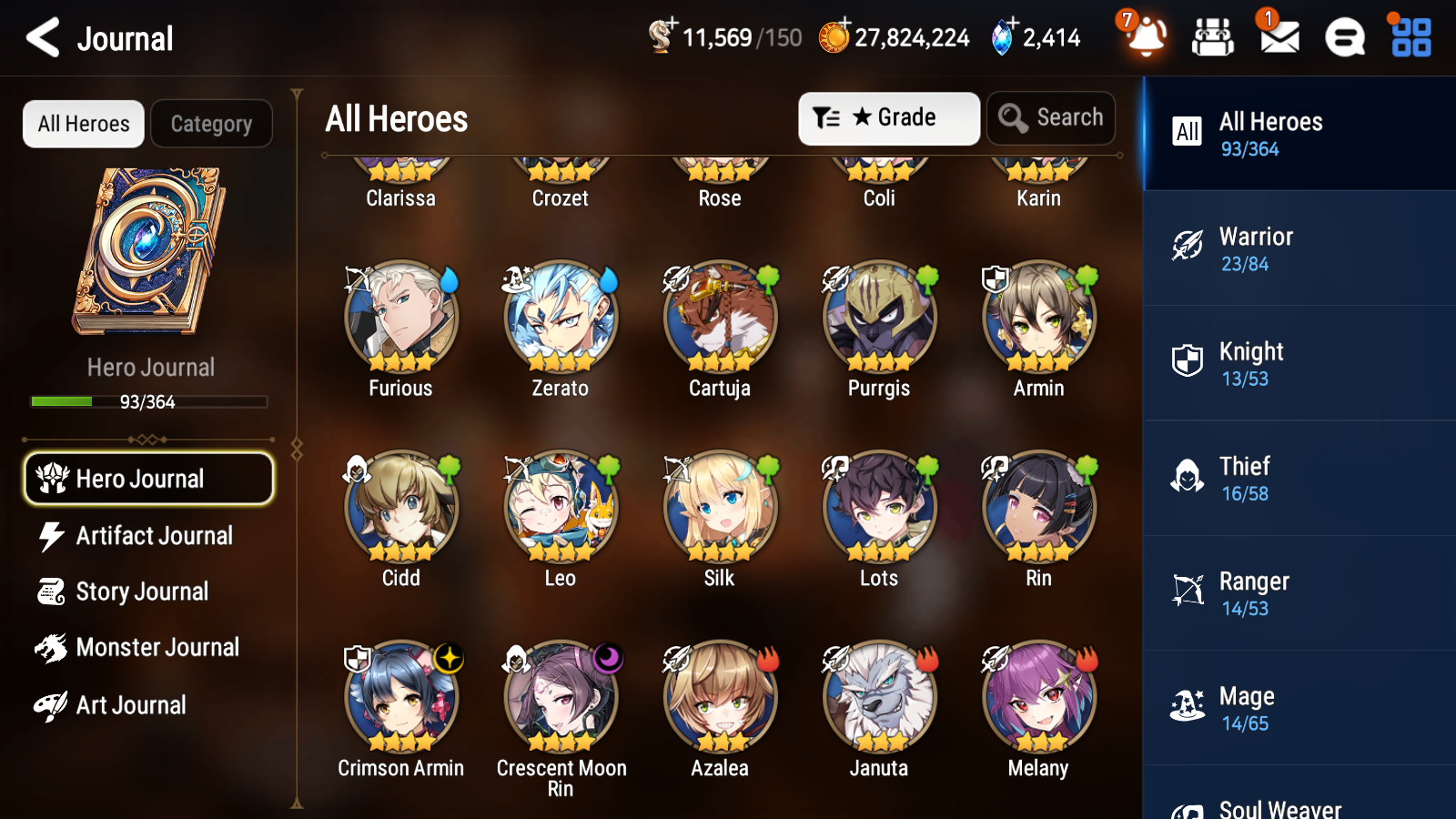Open the Search function
This screenshot has width=1456, height=819.
tap(1051, 117)
